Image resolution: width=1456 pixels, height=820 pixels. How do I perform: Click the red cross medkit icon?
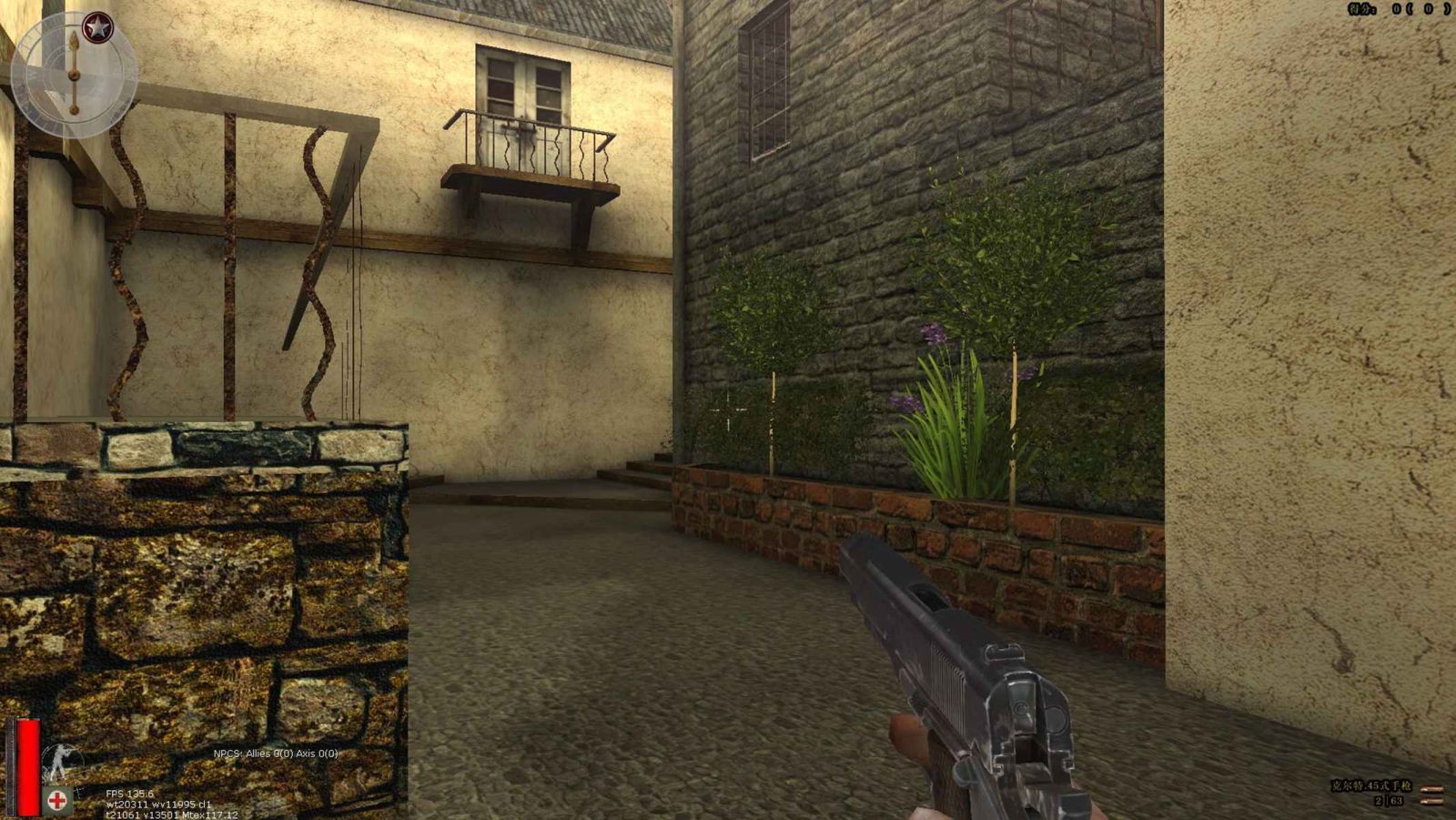[x=56, y=800]
